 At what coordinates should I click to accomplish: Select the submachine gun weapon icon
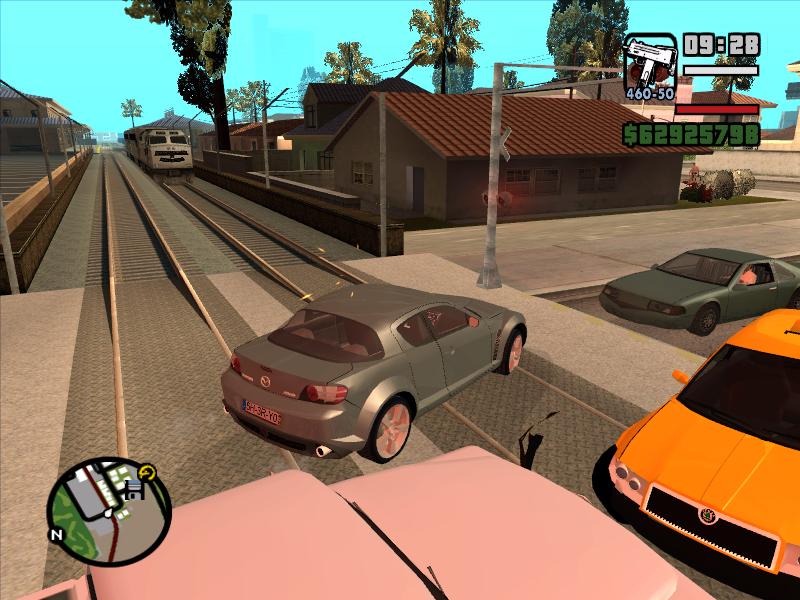click(650, 62)
